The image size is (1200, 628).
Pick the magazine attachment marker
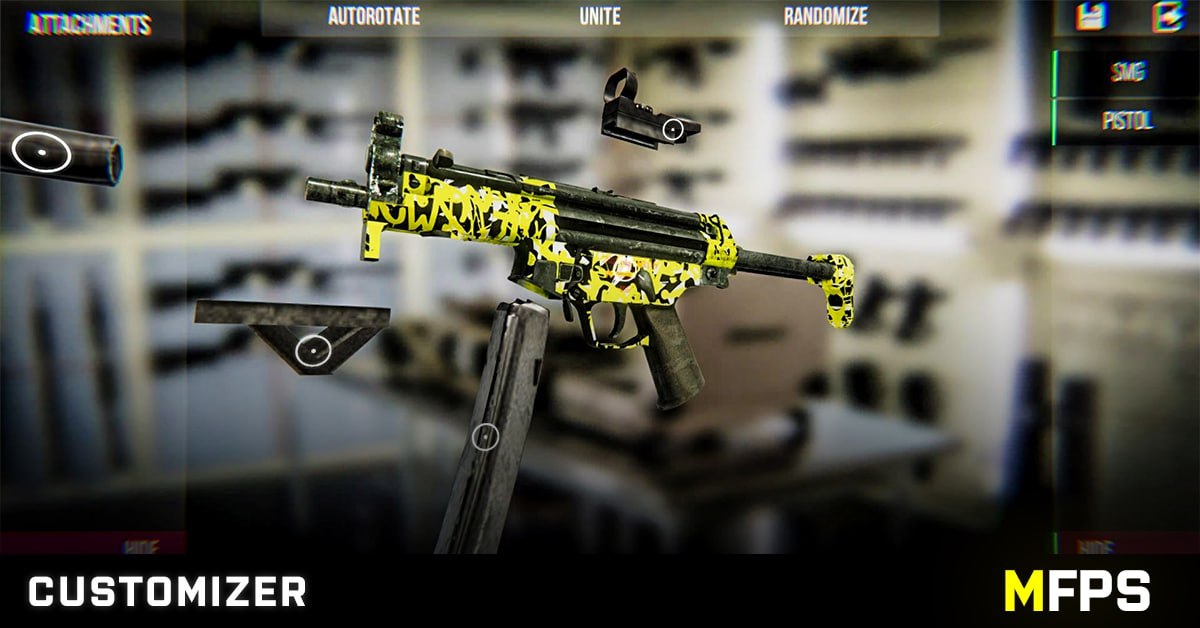click(485, 436)
